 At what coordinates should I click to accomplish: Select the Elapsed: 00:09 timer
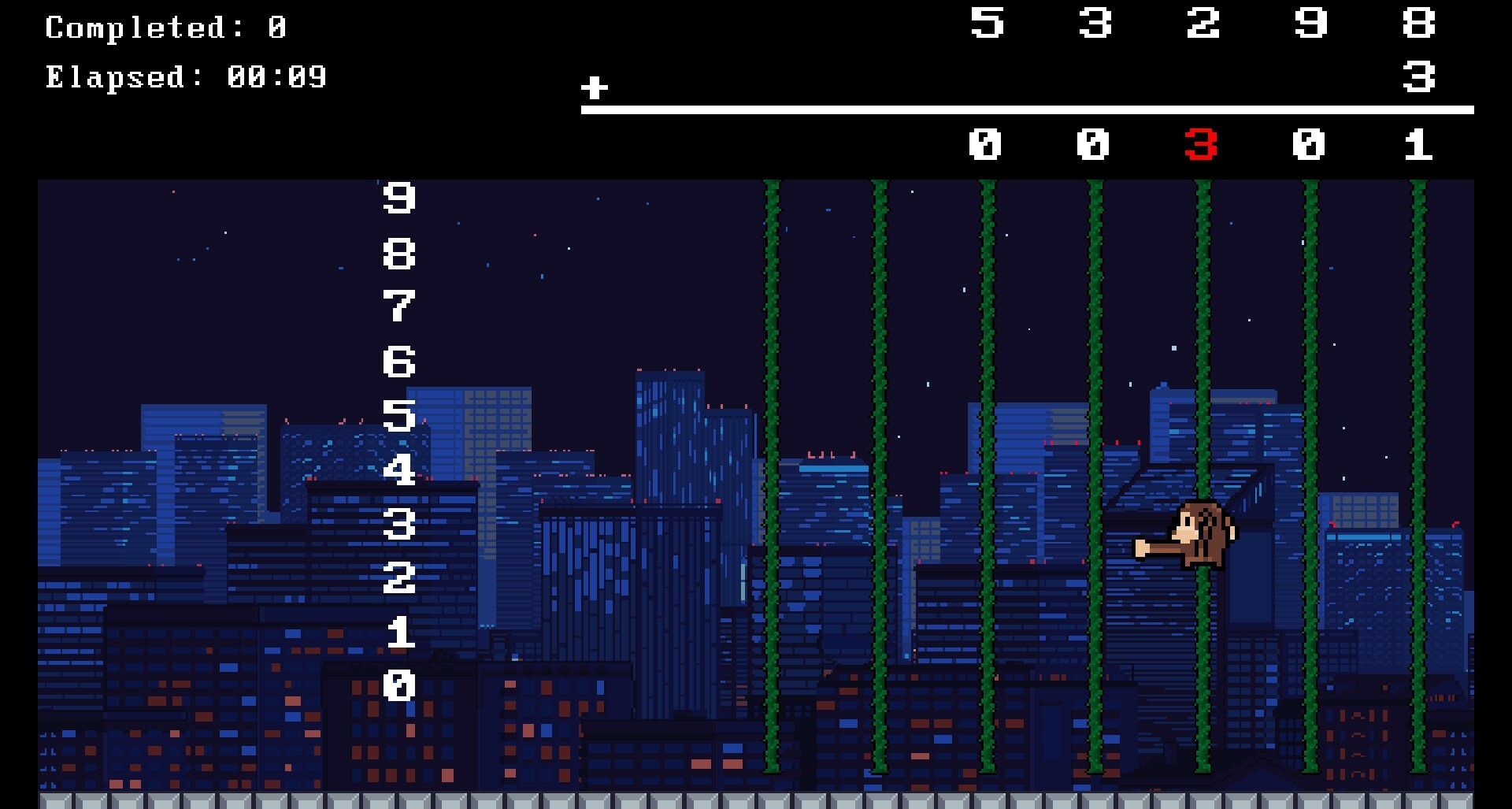tap(185, 77)
